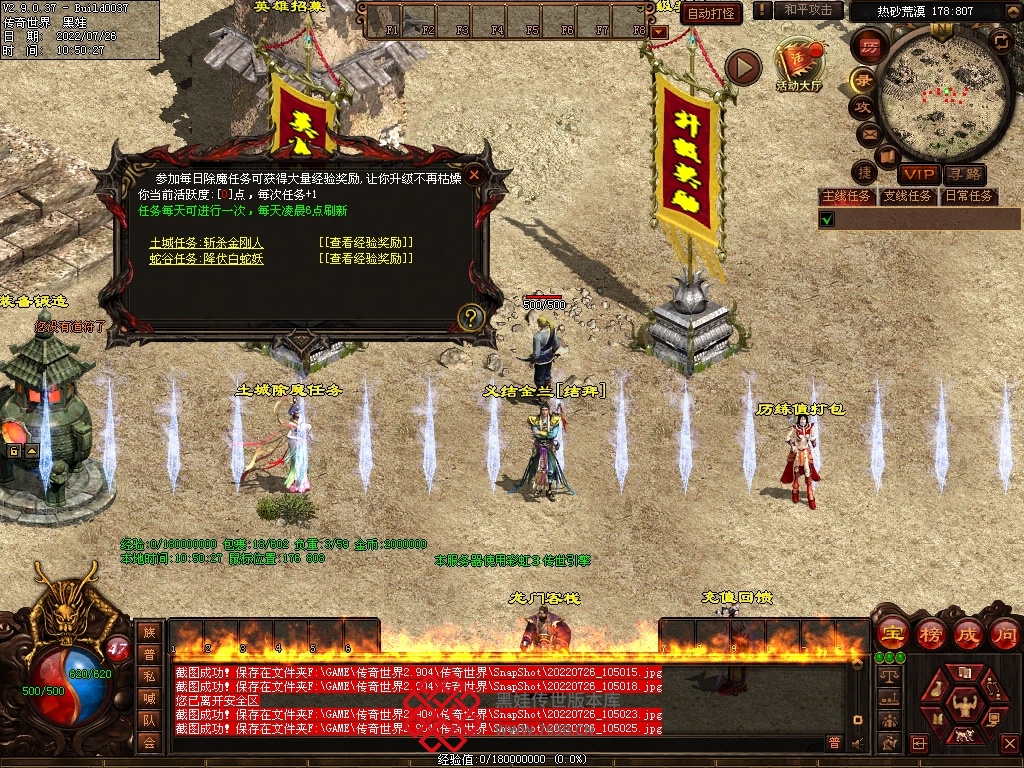Click the round play arrow button
This screenshot has width=1024, height=768.
pyautogui.click(x=743, y=67)
